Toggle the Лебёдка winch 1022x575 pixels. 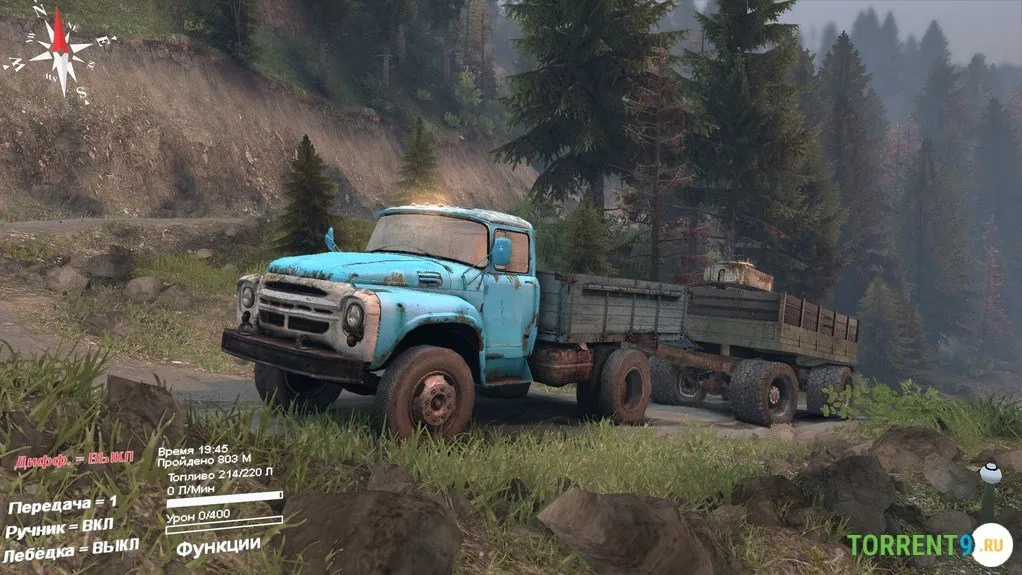70,550
